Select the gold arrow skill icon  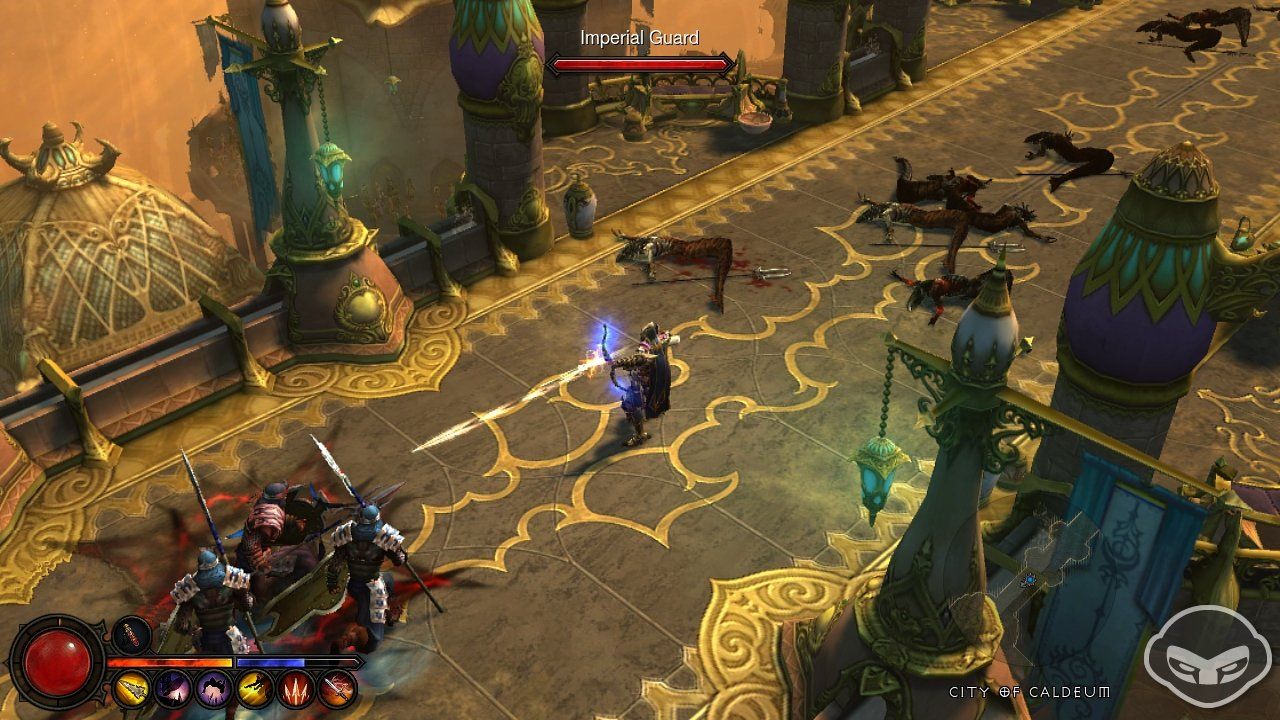(131, 689)
